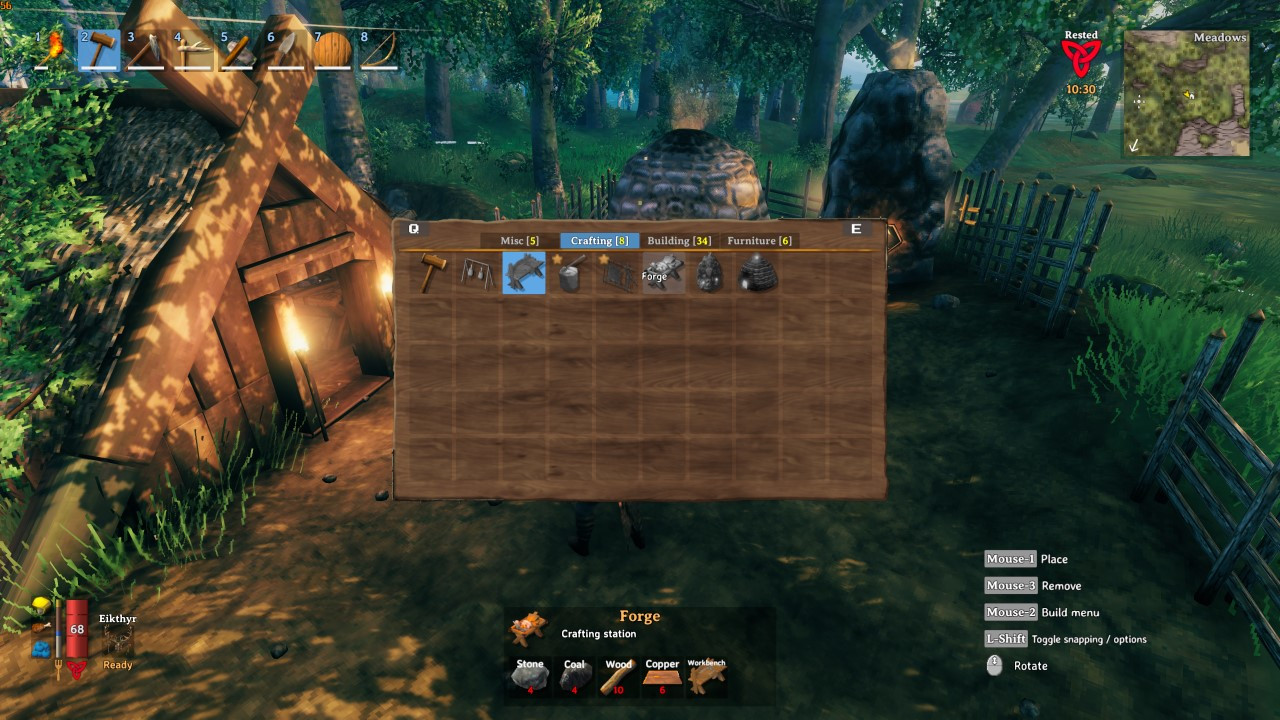Pick the highlighted workbench piece
The height and width of the screenshot is (720, 1280).
tap(524, 273)
